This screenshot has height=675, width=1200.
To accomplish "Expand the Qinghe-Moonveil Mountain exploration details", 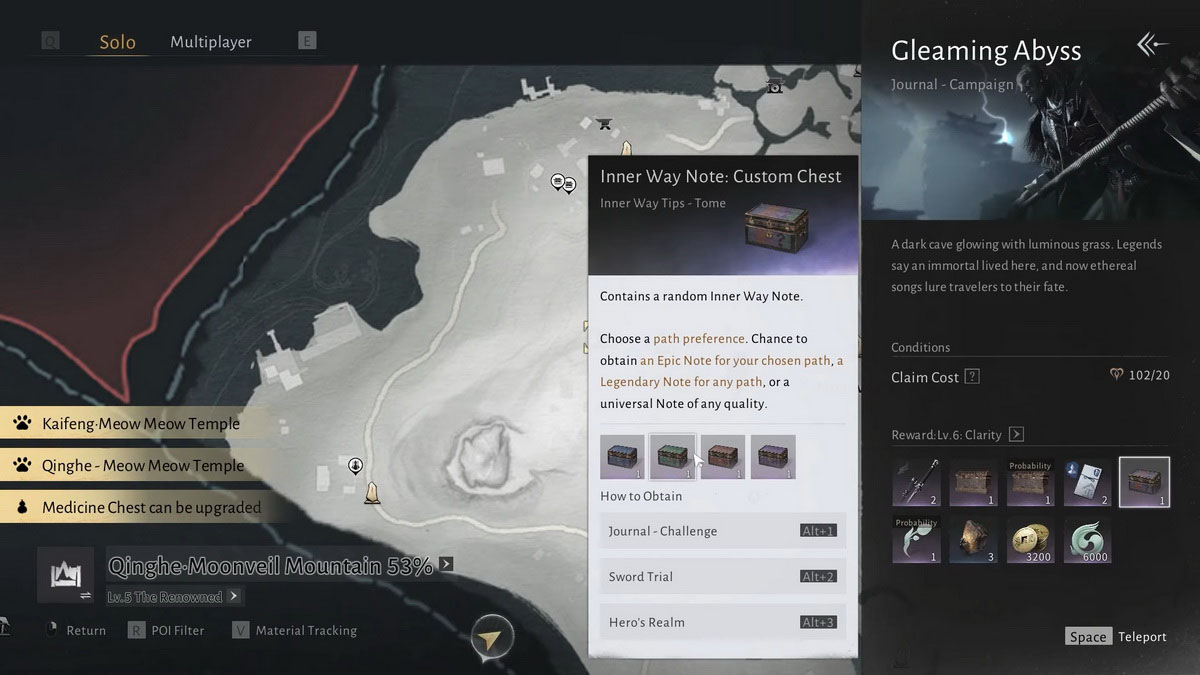I will click(446, 564).
